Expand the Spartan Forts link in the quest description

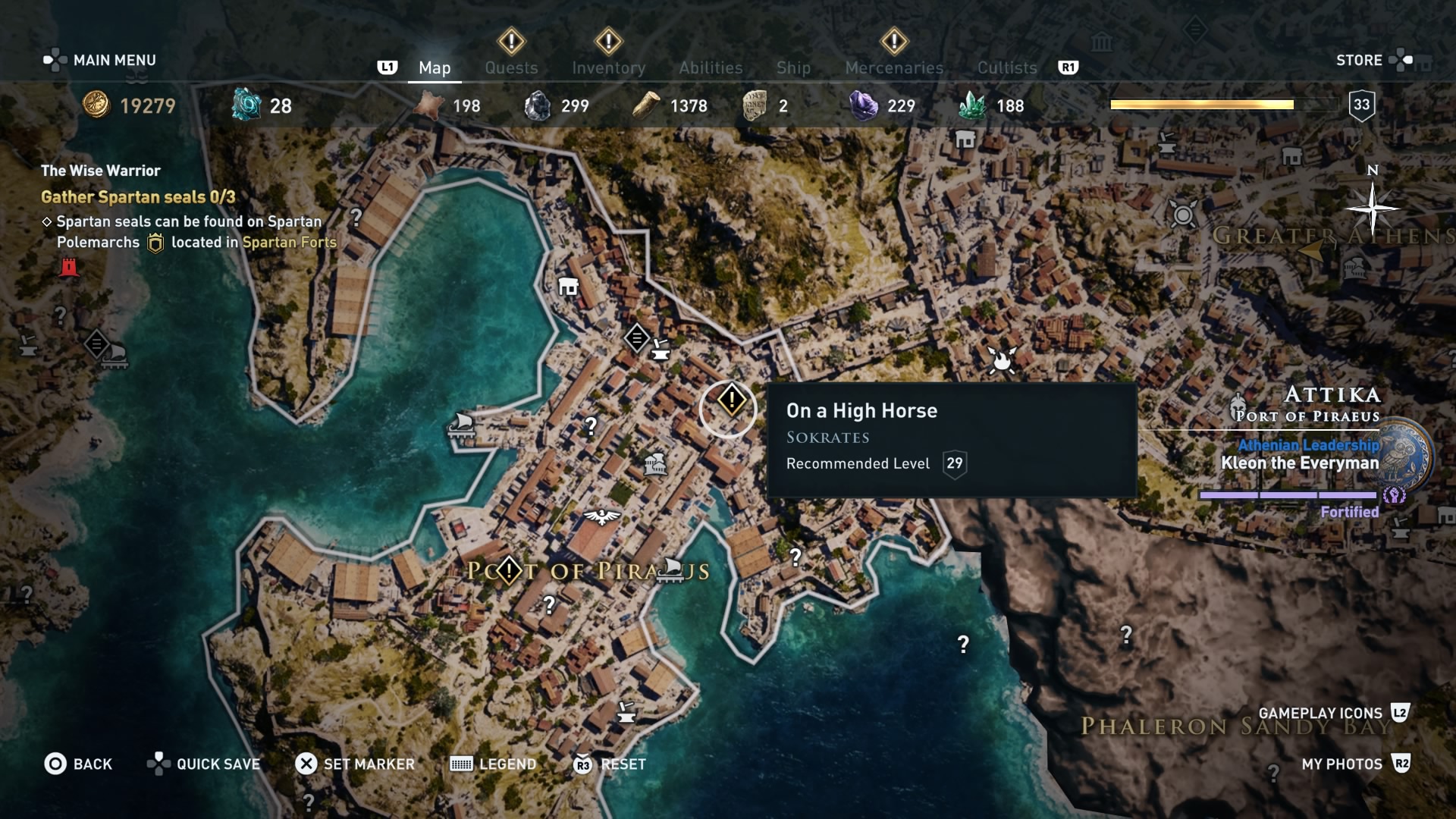click(289, 243)
